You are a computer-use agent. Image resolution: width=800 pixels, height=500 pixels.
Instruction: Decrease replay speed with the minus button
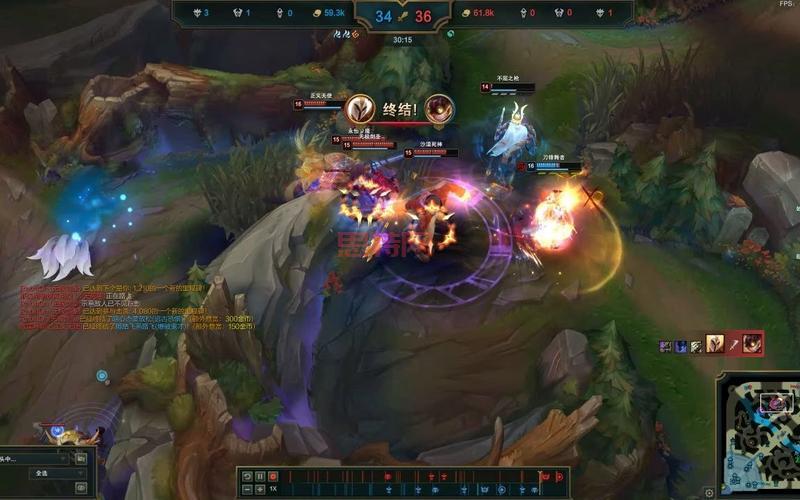pos(247,489)
